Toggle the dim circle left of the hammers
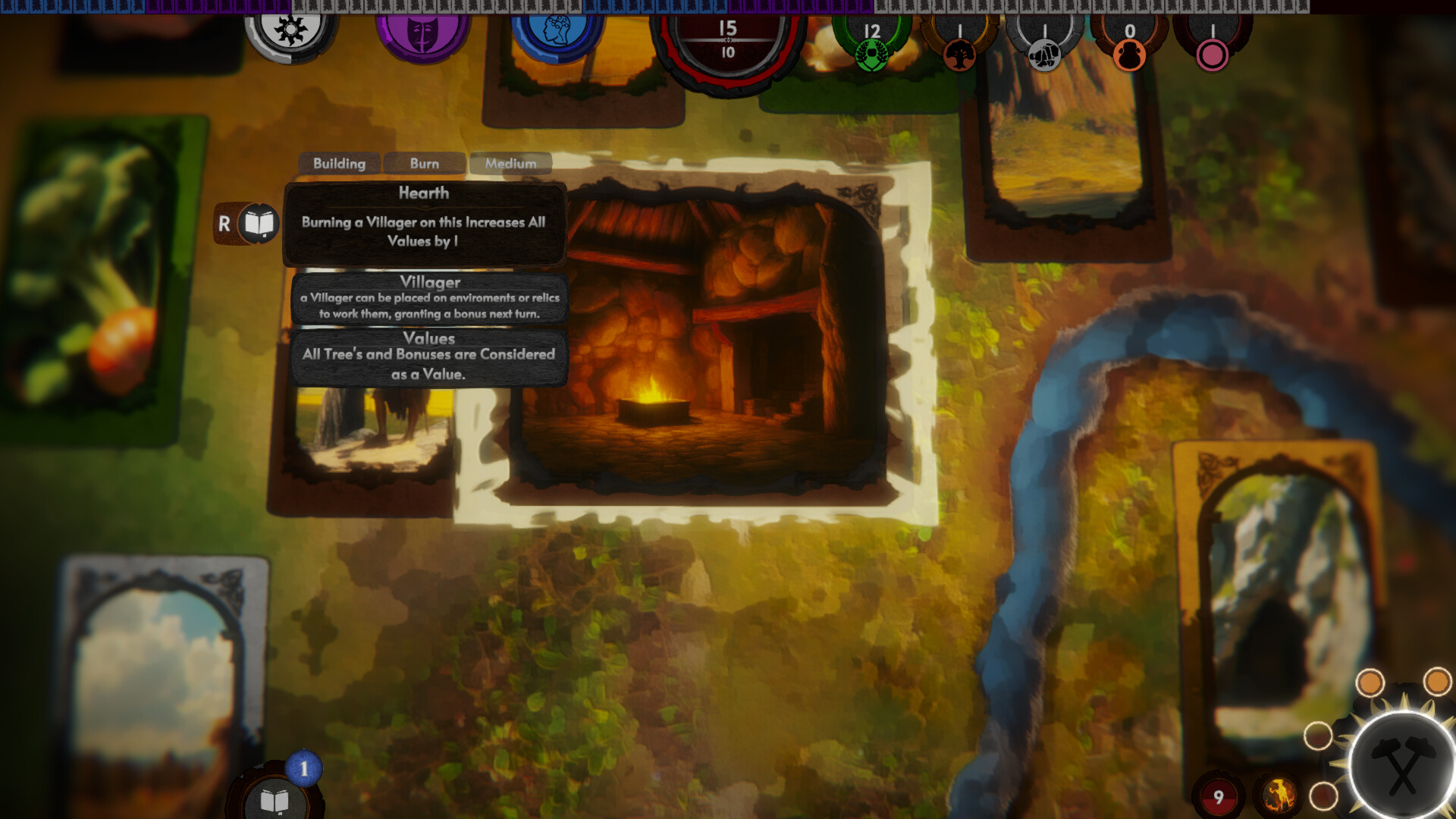This screenshot has width=1456, height=819. click(1319, 736)
